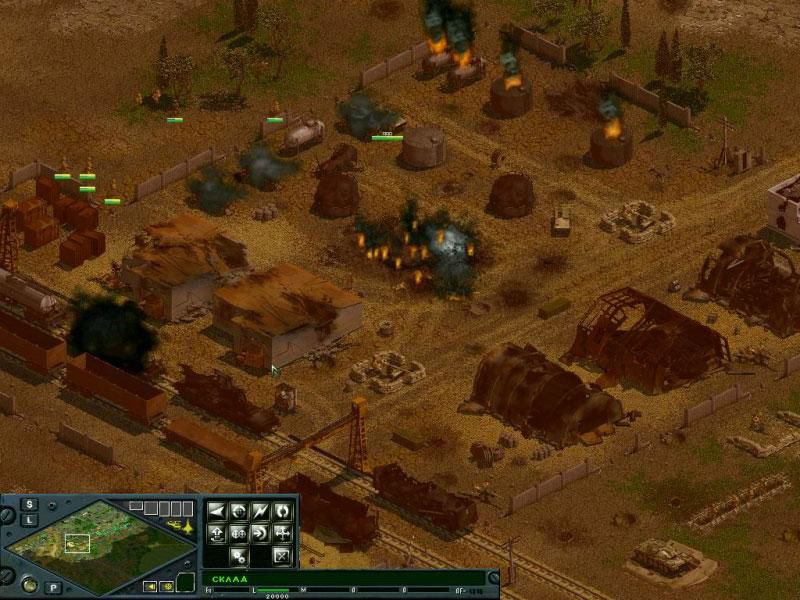
Task: Choose the twin-circles command icon
Action: point(239,532)
